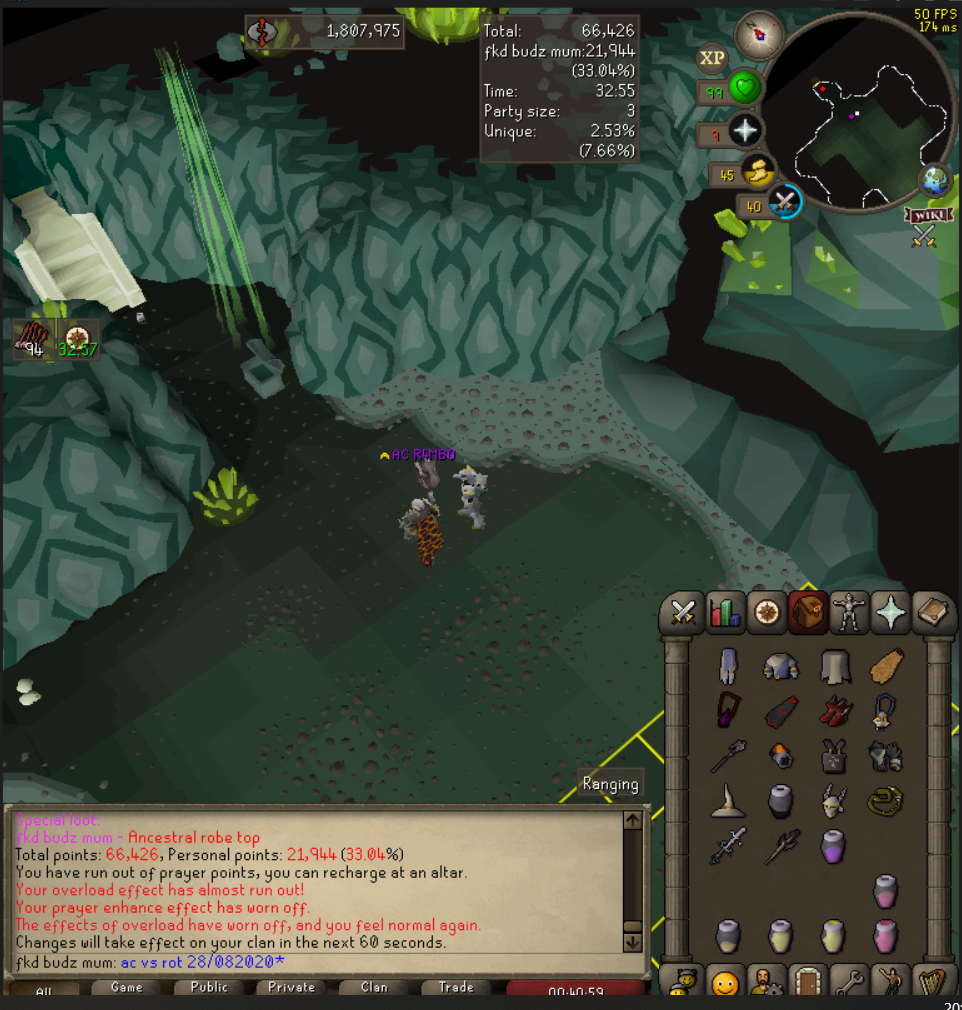The width and height of the screenshot is (962, 1010).
Task: Click the compass to face north
Action: tap(757, 34)
